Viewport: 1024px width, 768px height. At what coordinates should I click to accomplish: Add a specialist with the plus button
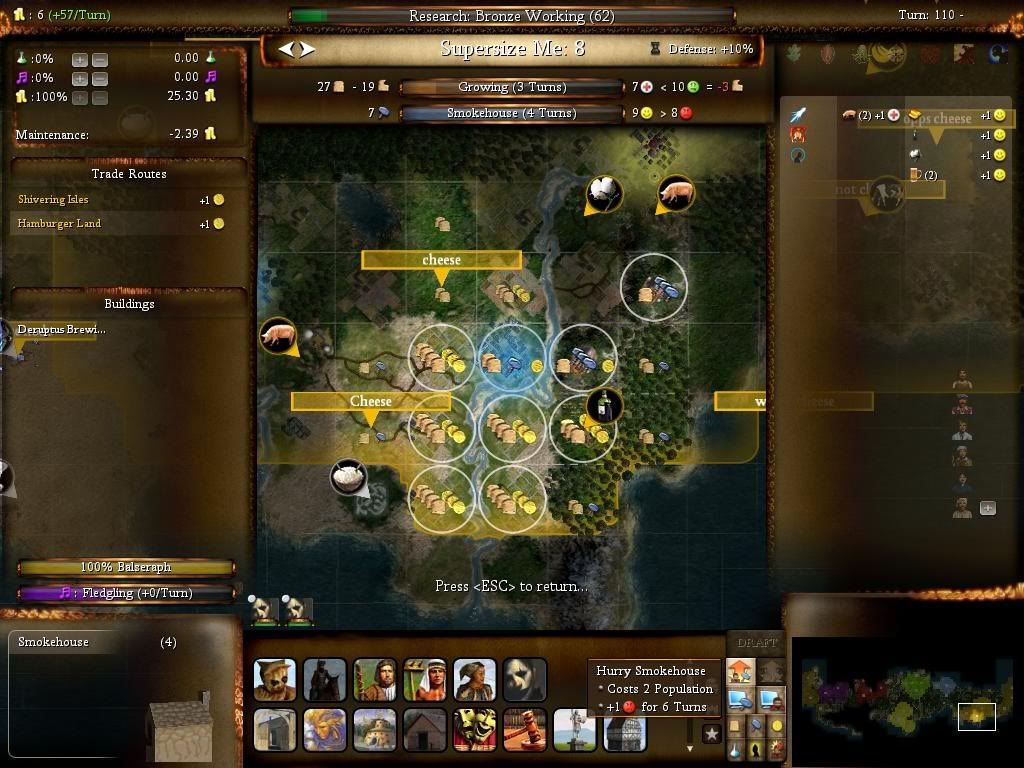[x=987, y=508]
